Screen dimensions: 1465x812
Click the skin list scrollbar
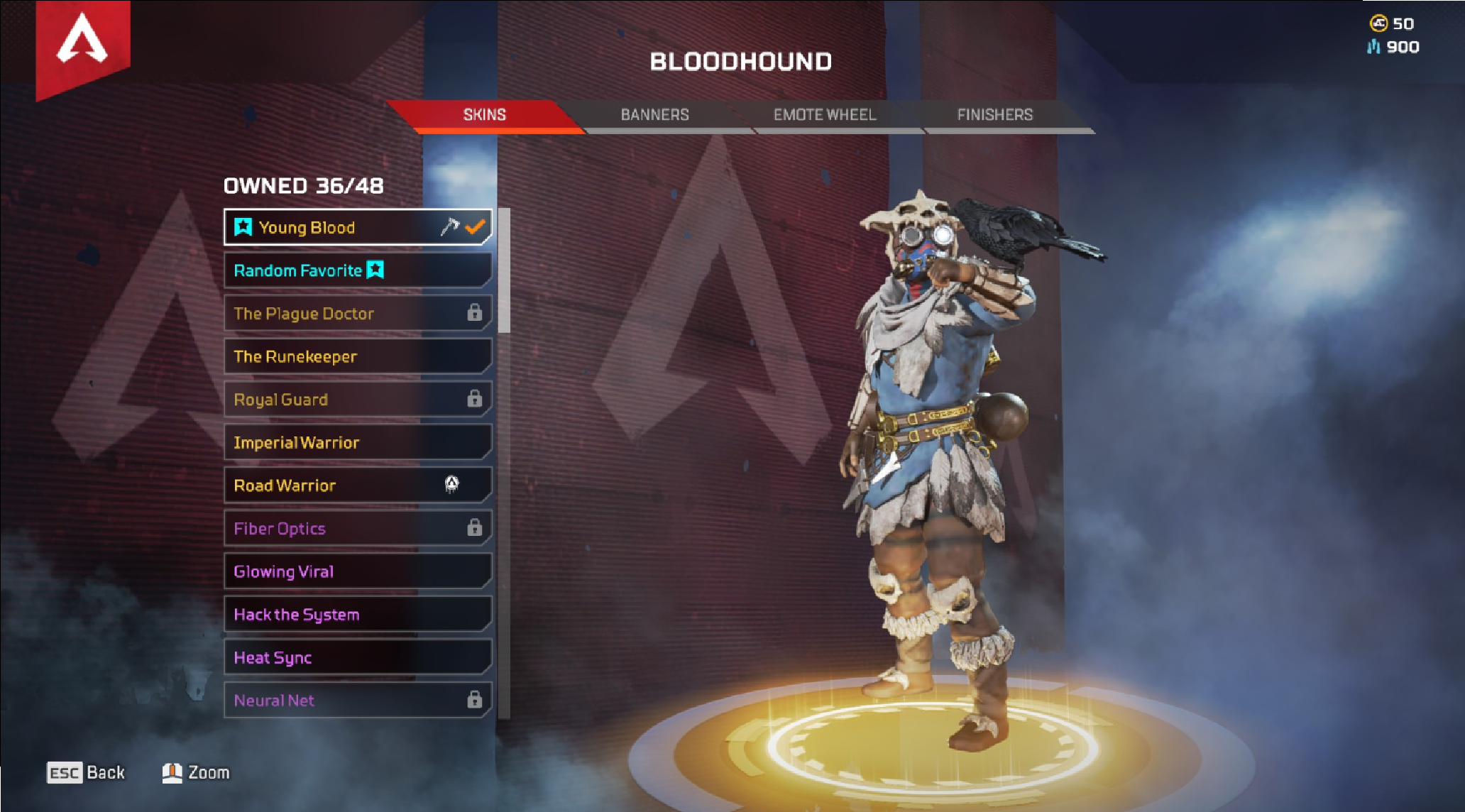(x=504, y=271)
